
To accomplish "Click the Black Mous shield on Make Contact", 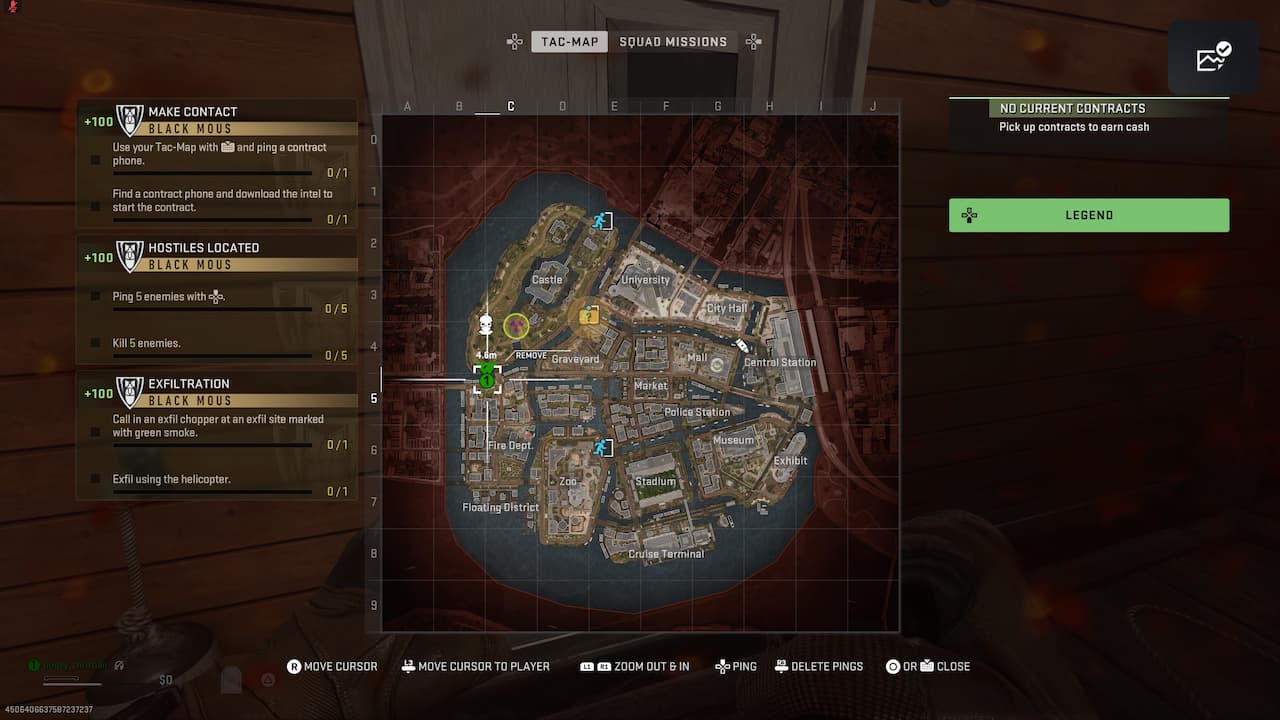I will (129, 117).
